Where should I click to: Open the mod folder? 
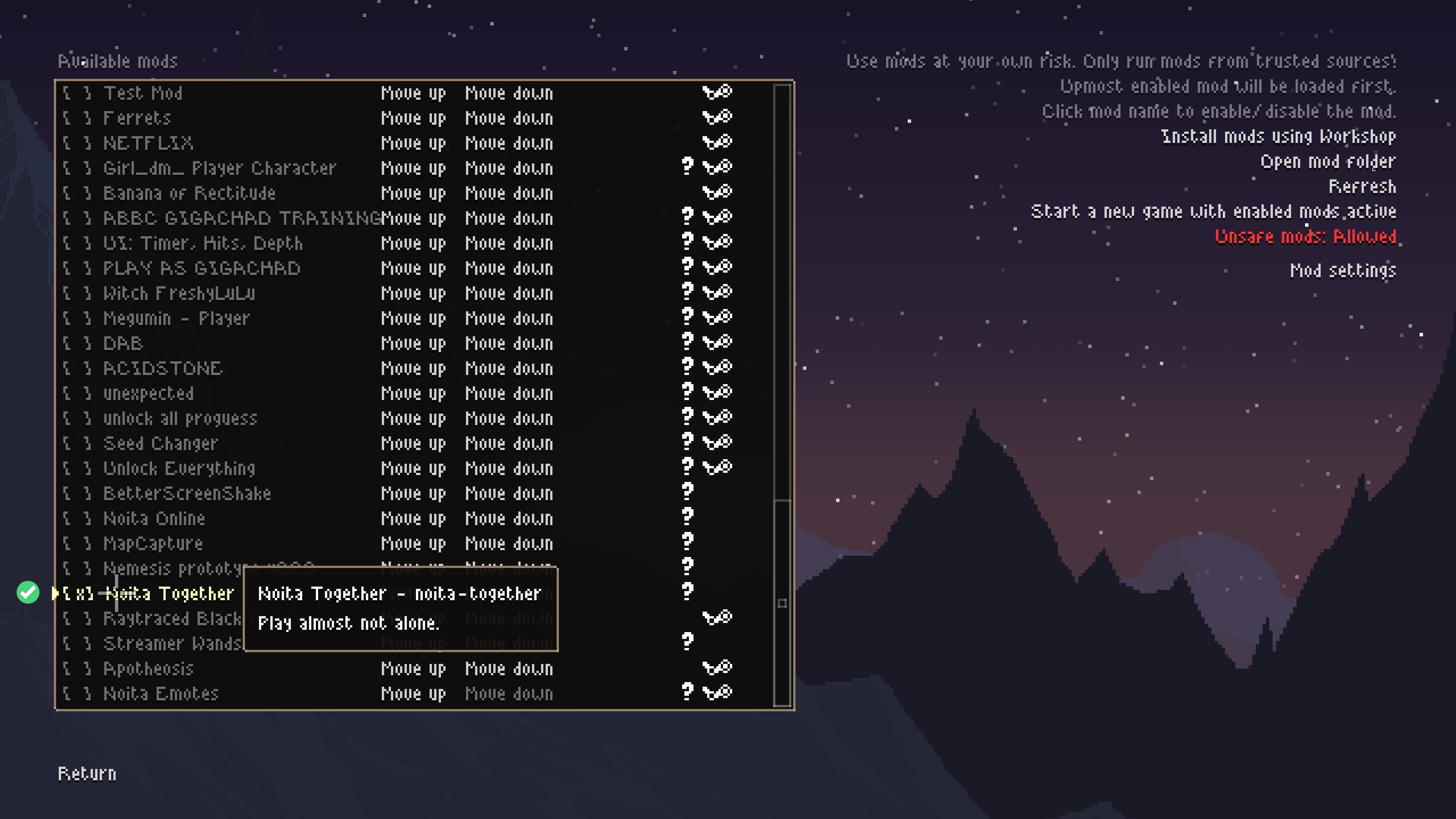pyautogui.click(x=1328, y=162)
